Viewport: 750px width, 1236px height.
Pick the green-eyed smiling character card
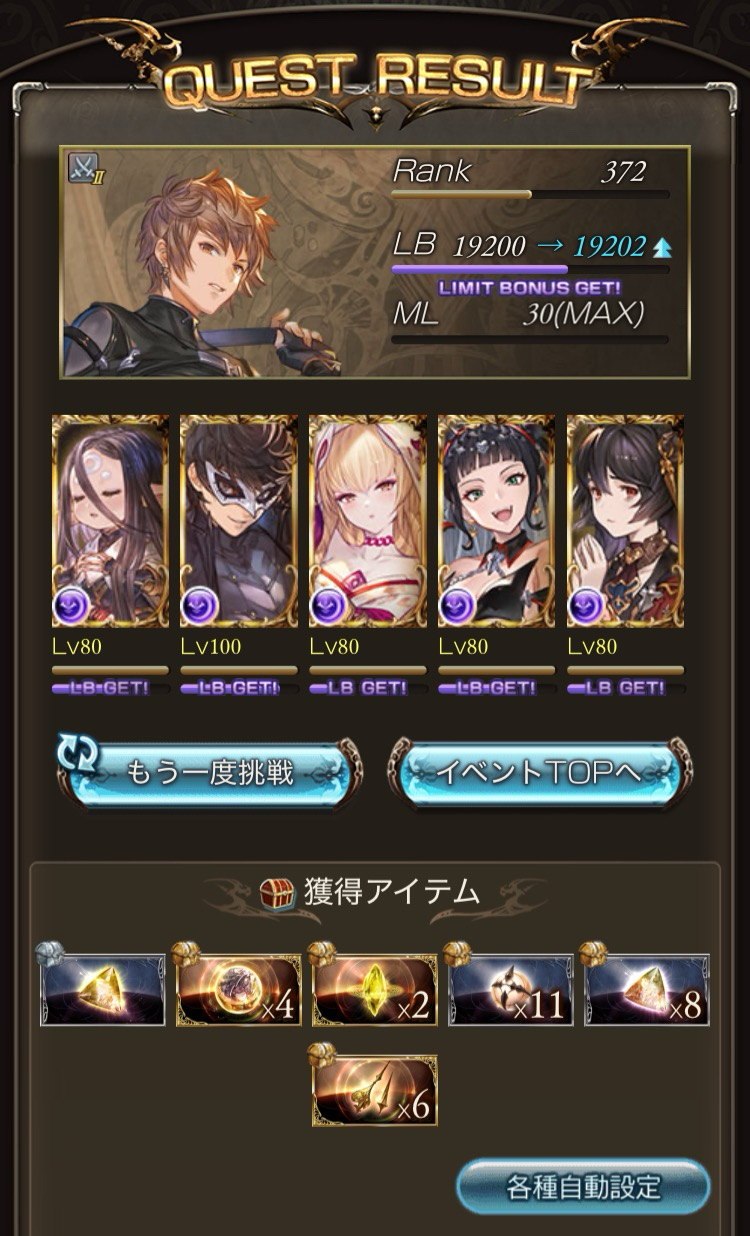497,521
